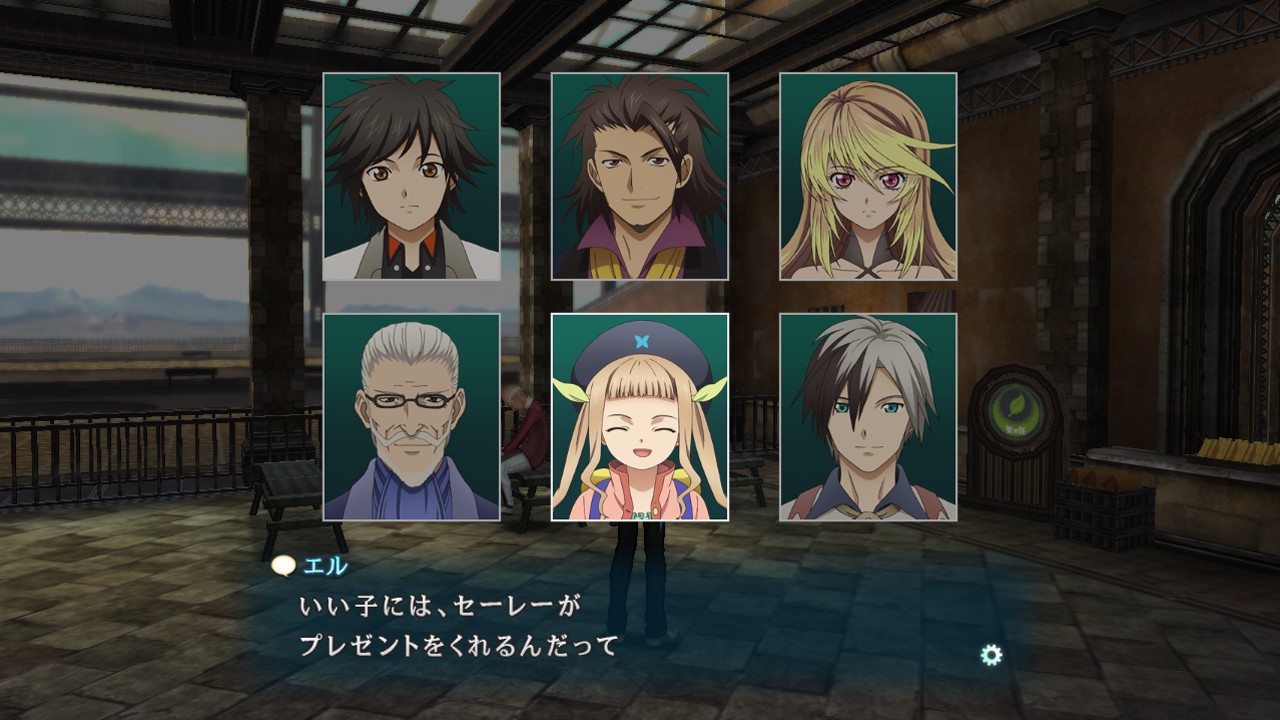The height and width of the screenshot is (720, 1280).
Task: Pick the blonde woman with red eyes portrait
Action: tap(867, 176)
